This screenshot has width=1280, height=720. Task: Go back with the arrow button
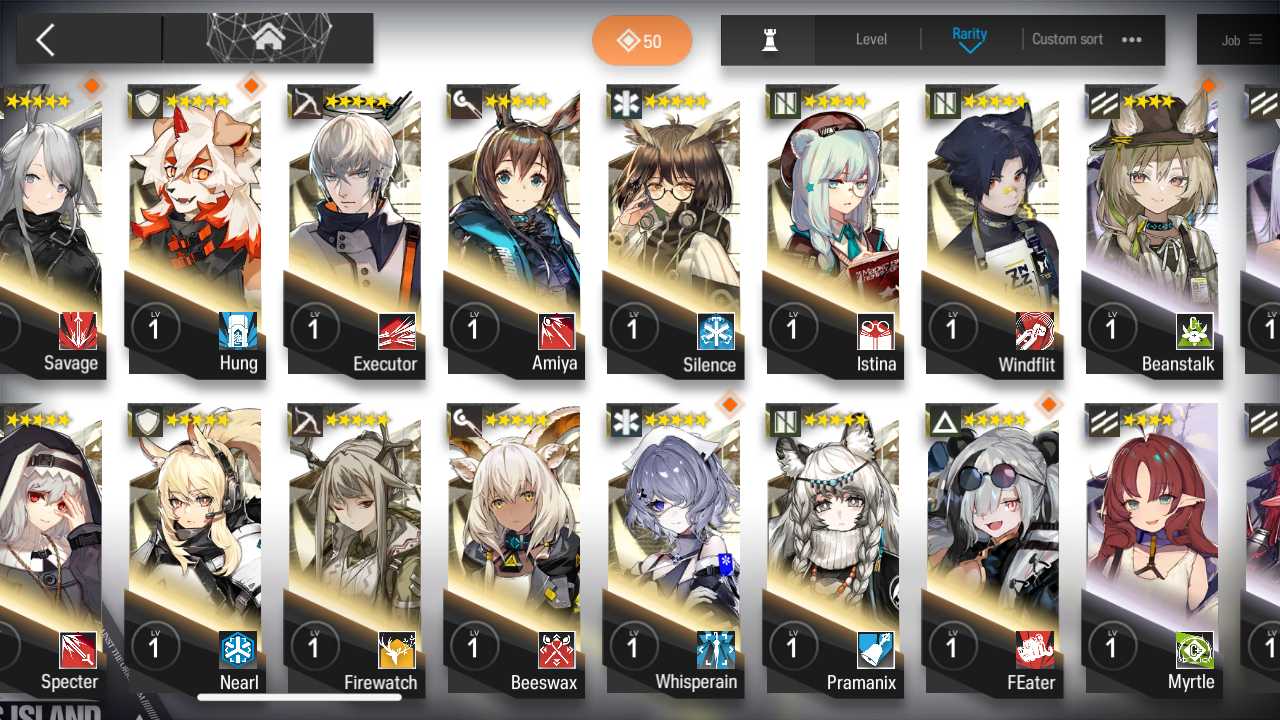coord(45,40)
